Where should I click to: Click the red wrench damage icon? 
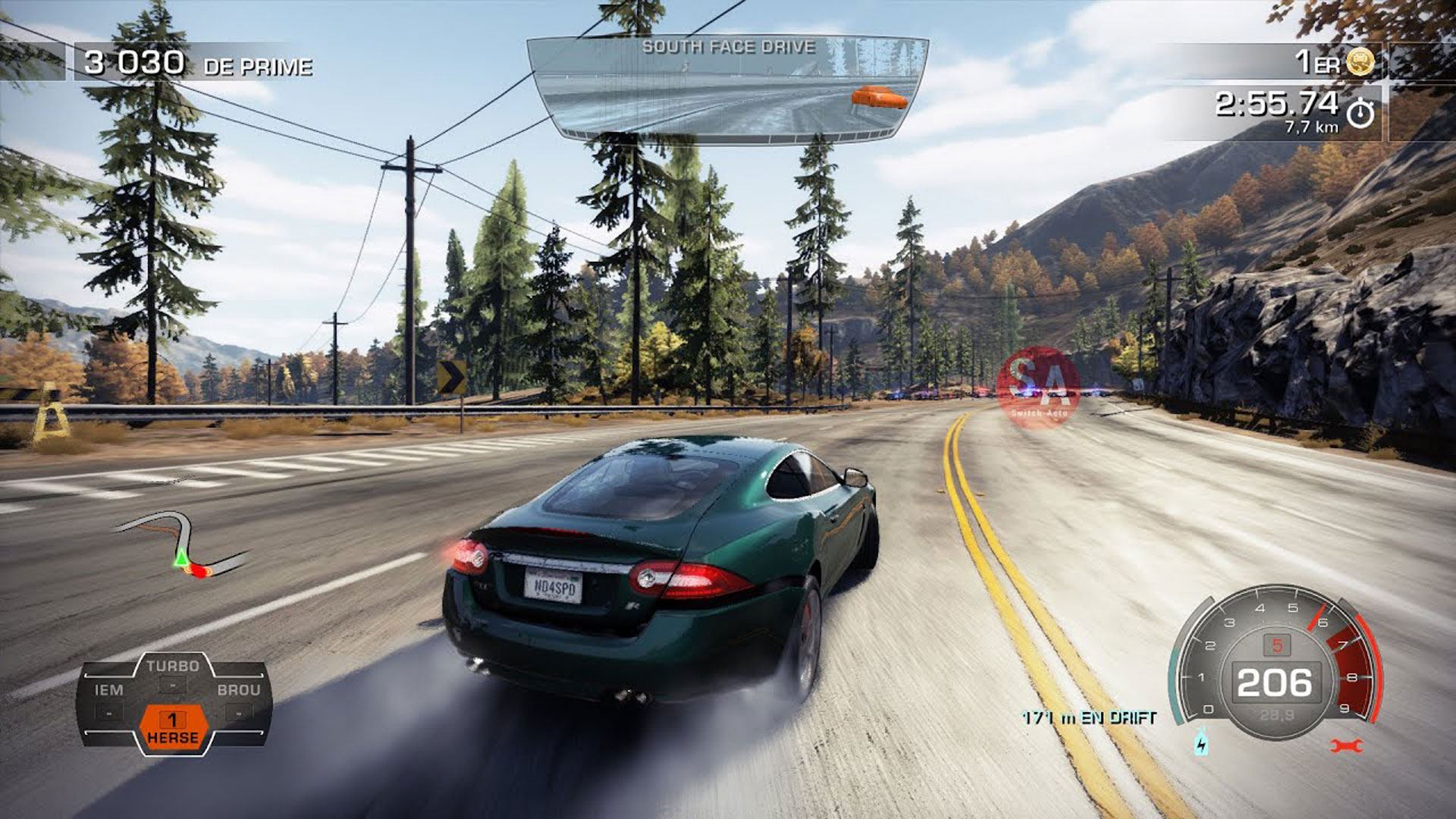[x=1347, y=746]
